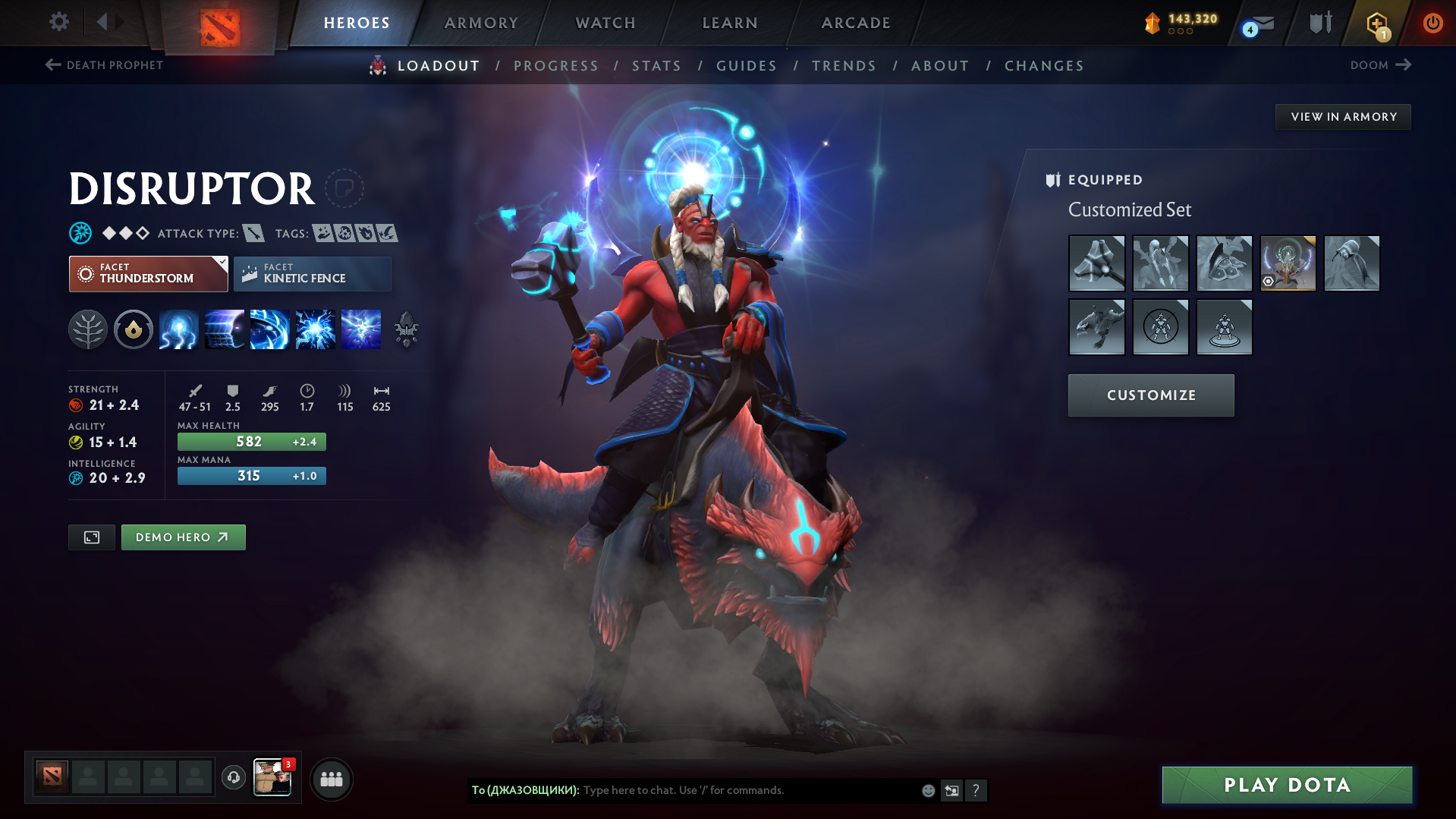Open the emoticon picker in chat
1456x819 pixels.
928,790
